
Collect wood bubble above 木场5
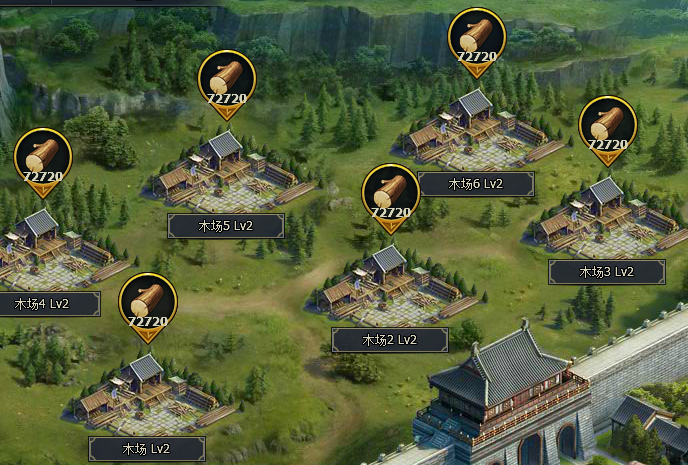pyautogui.click(x=227, y=80)
